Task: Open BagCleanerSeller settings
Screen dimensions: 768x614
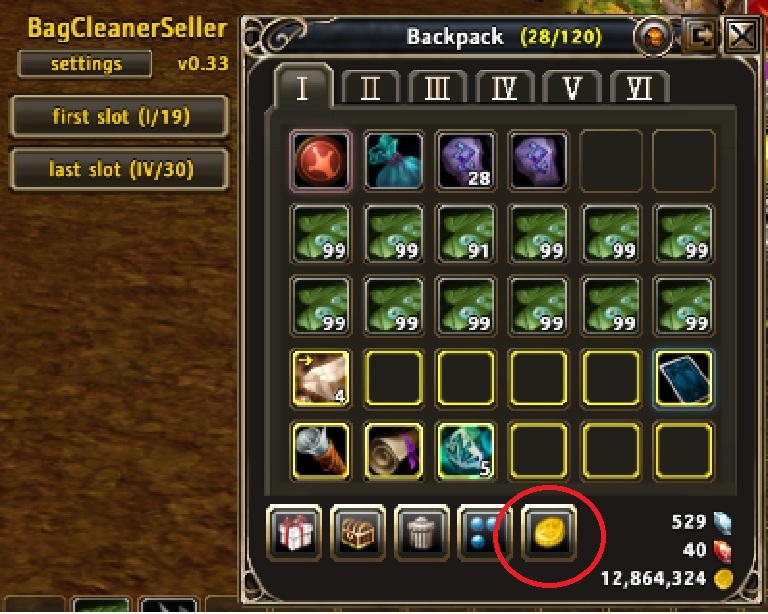Action: click(85, 65)
